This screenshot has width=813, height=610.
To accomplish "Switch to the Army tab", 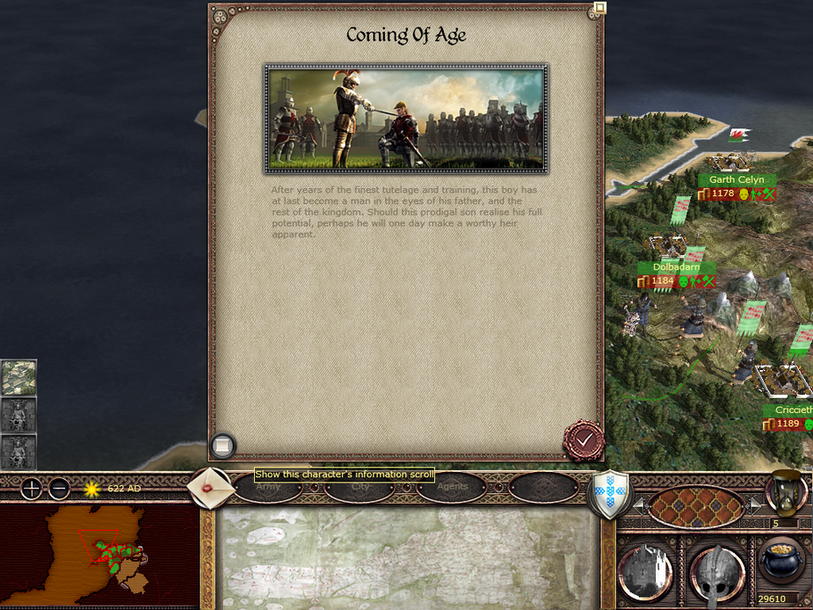I will pos(268,488).
